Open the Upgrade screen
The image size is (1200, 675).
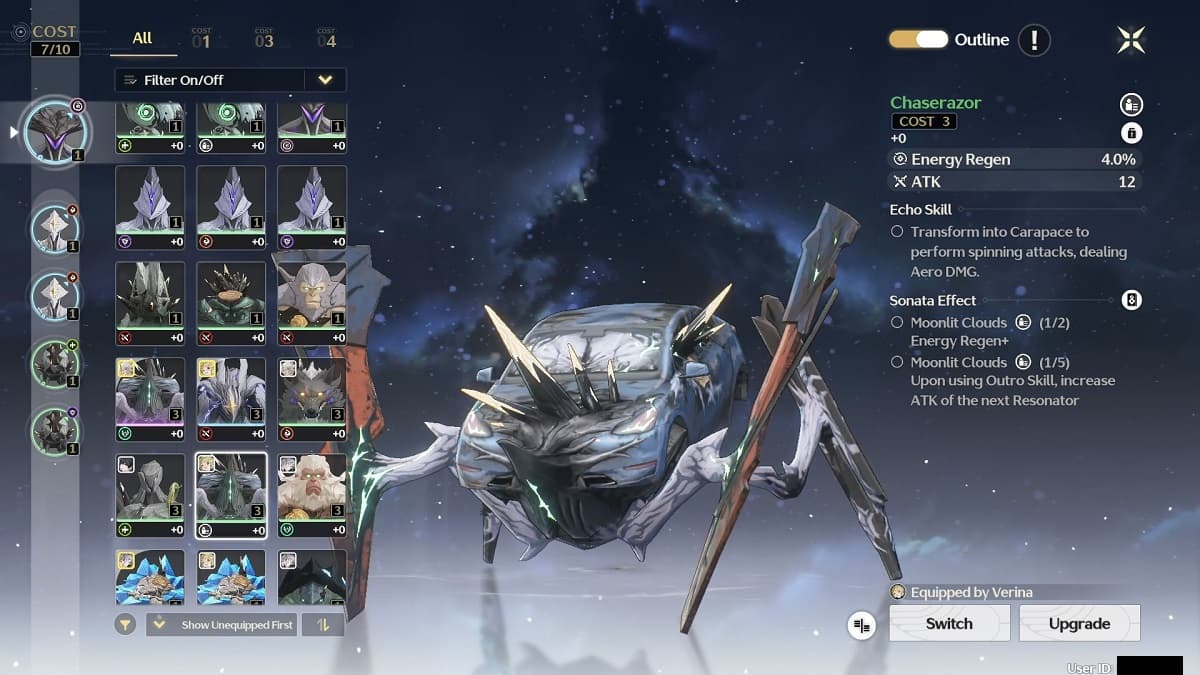1079,623
